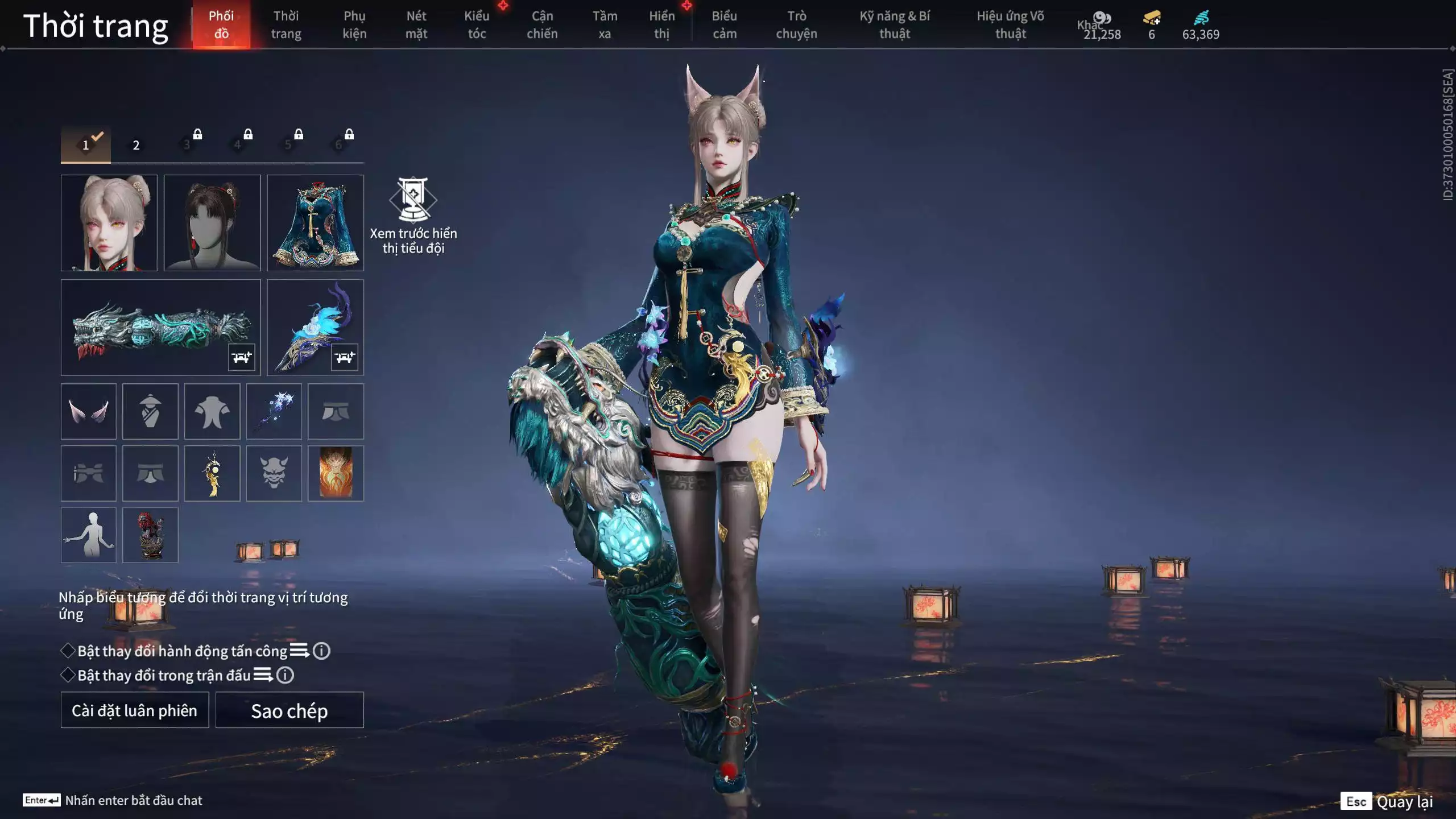Toggle display icon on dragon weapon thumbnail
The width and height of the screenshot is (1456, 819).
pyautogui.click(x=242, y=358)
